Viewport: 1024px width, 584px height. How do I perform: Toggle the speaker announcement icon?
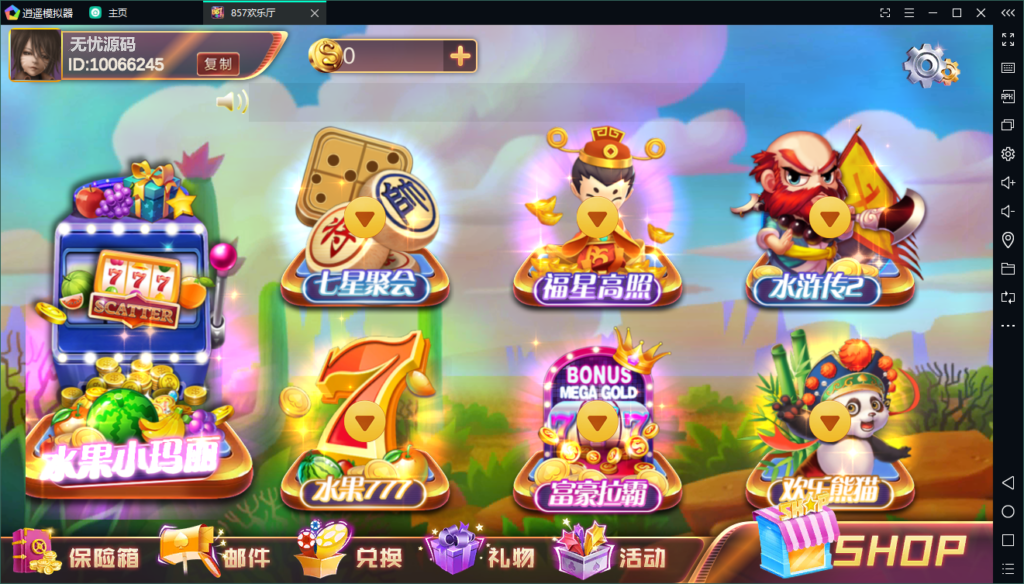point(231,102)
